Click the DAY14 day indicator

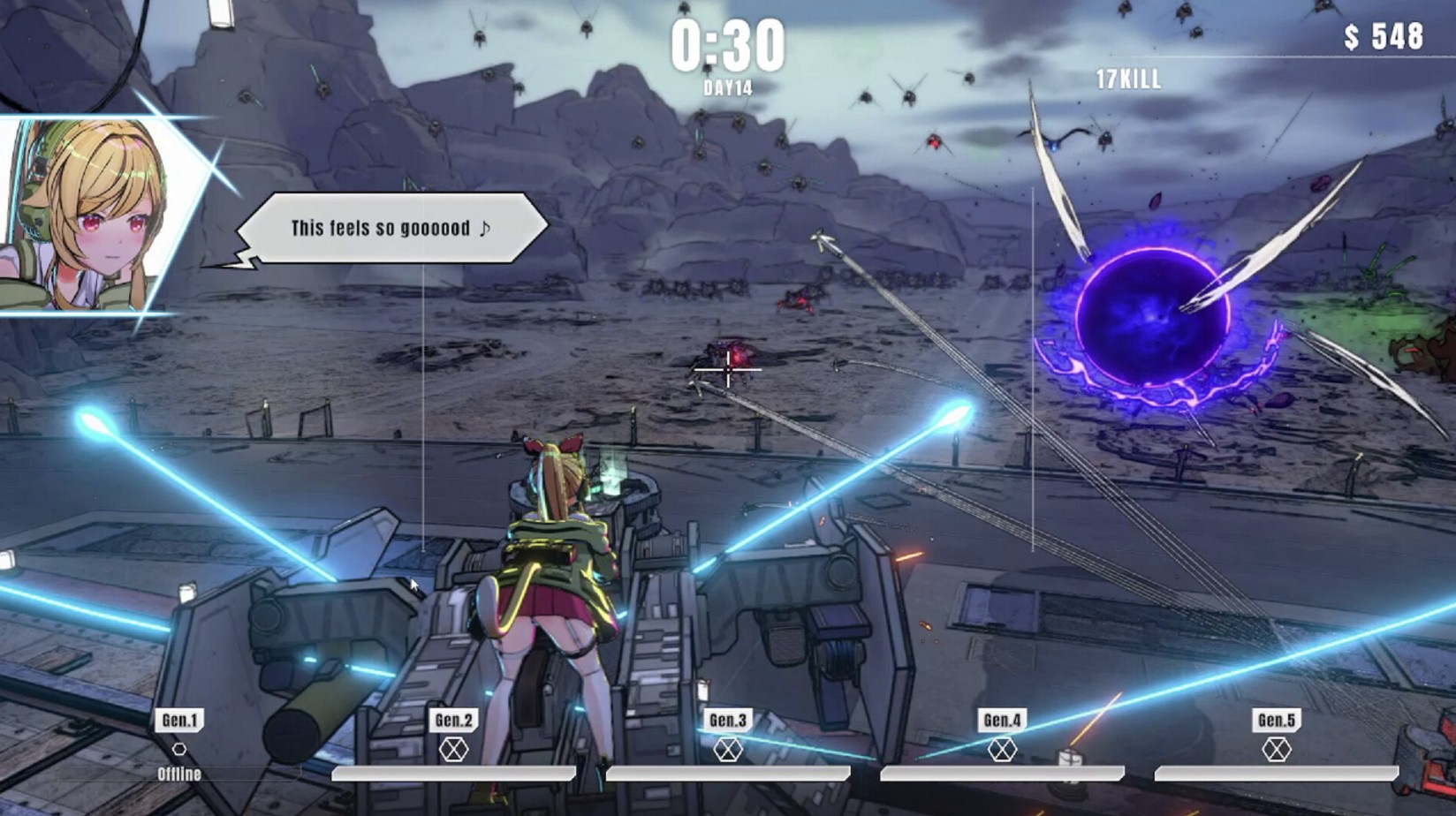click(x=727, y=86)
